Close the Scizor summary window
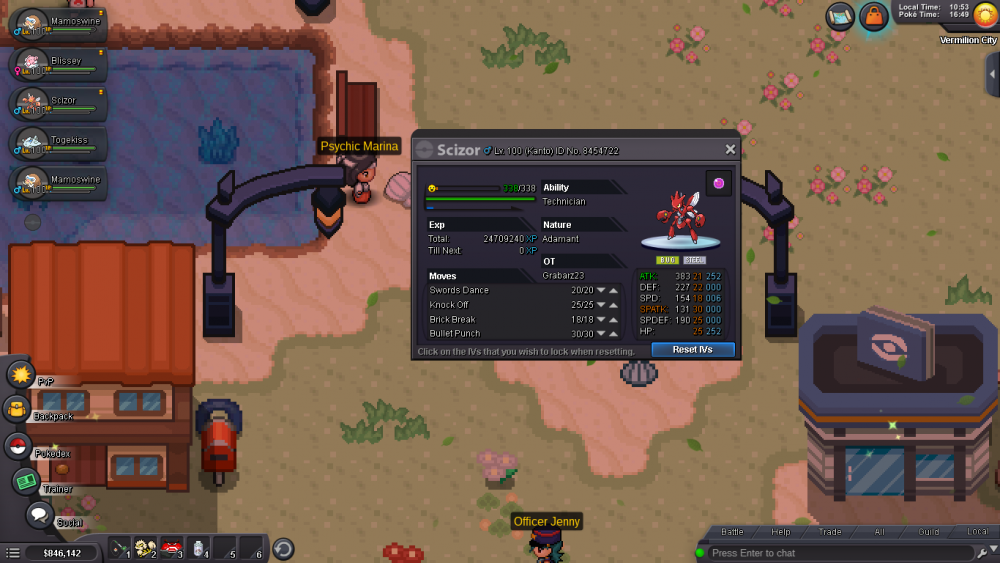The height and width of the screenshot is (563, 1000). point(730,150)
